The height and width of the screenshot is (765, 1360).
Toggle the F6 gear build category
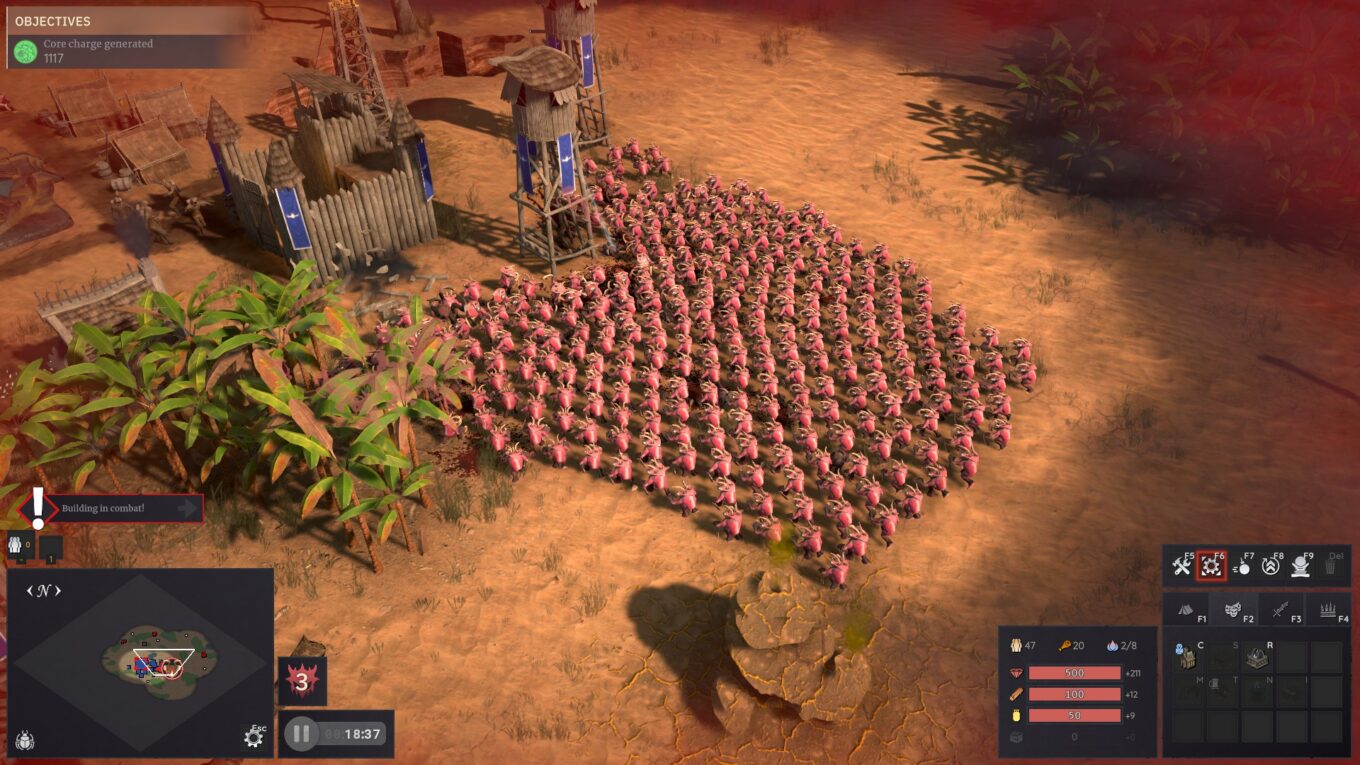coord(1211,568)
